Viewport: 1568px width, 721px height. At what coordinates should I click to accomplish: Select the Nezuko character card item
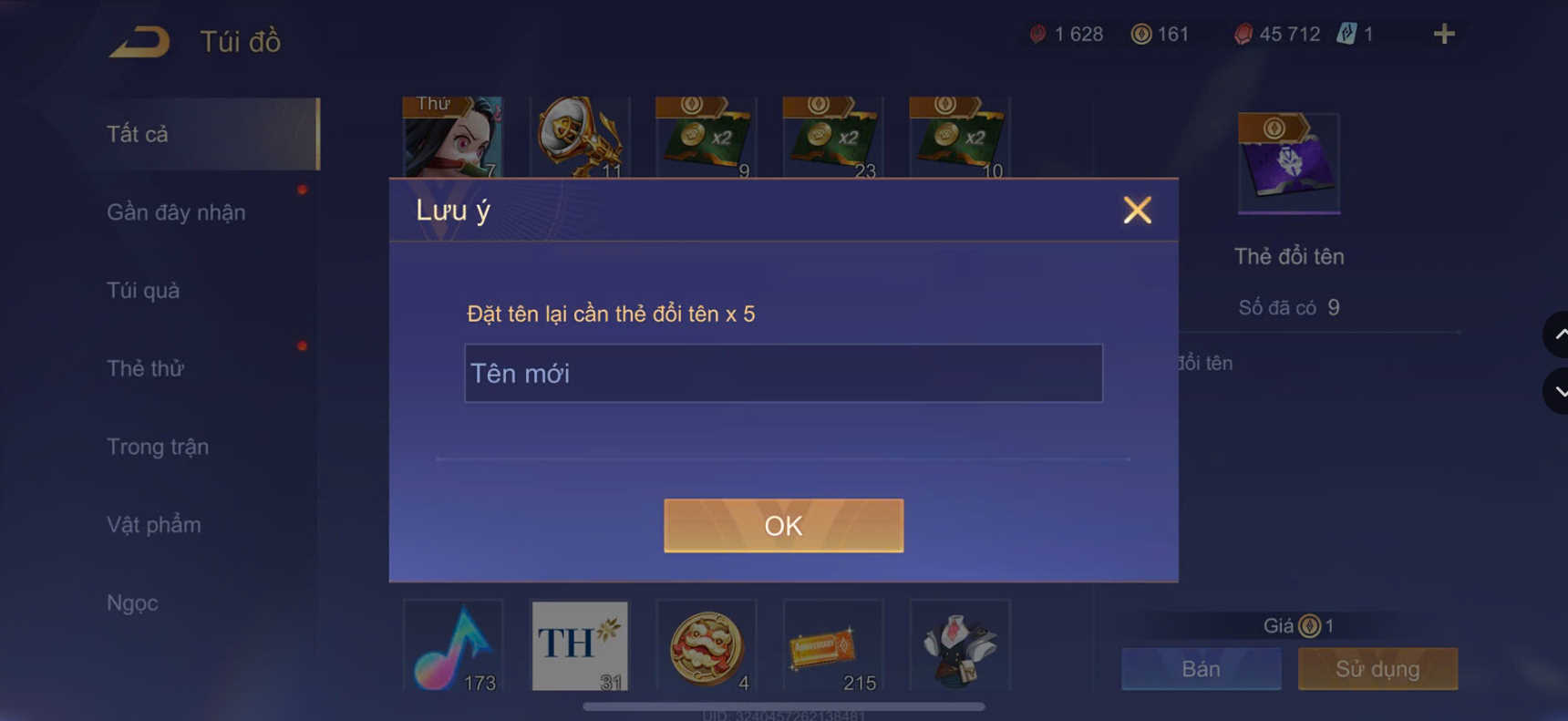453,137
